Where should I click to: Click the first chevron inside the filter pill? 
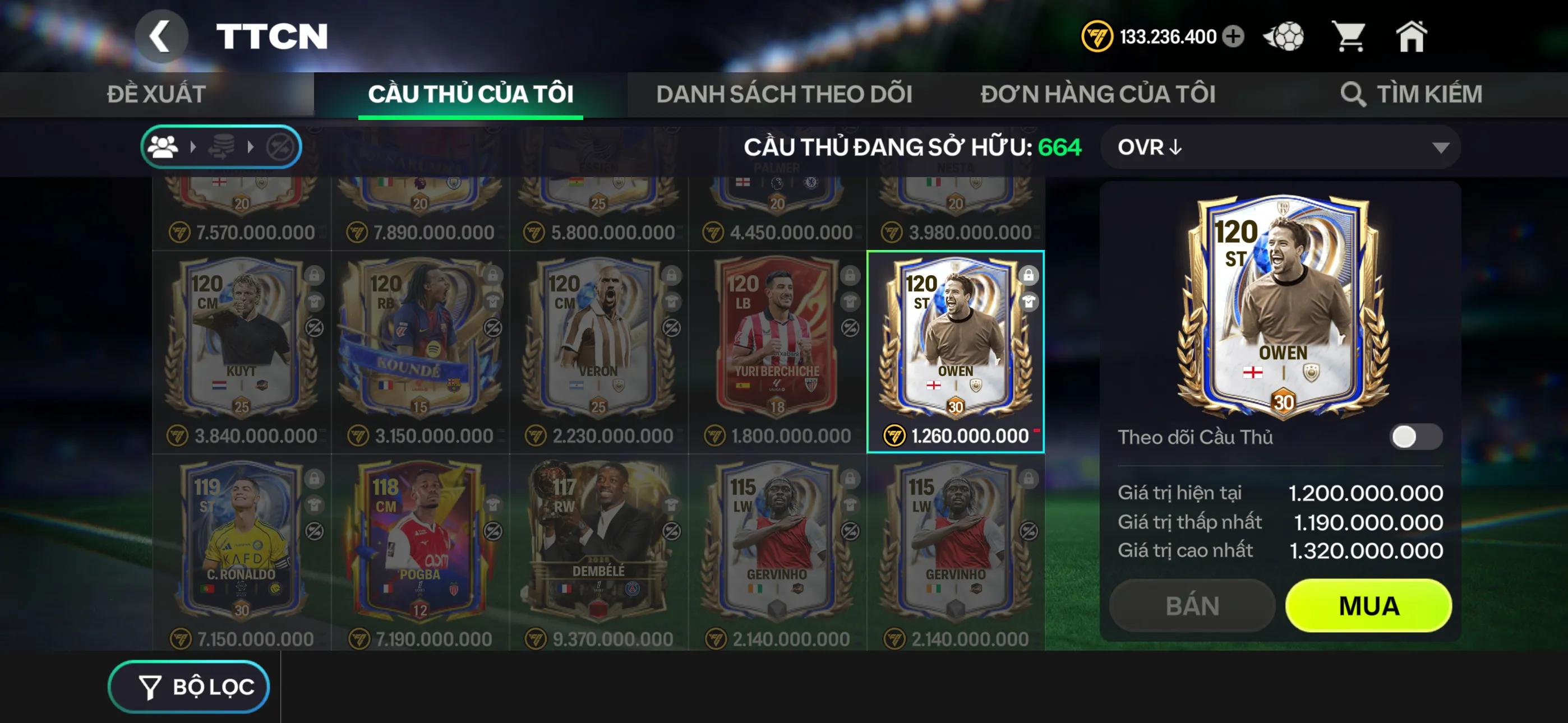[193, 146]
